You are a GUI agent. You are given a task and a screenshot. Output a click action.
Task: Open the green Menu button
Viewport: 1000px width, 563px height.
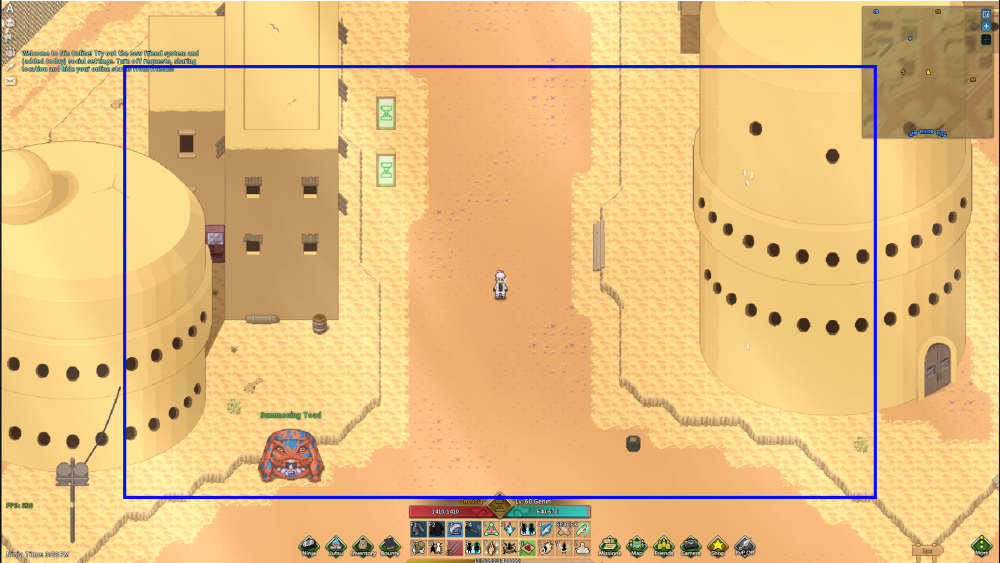981,546
